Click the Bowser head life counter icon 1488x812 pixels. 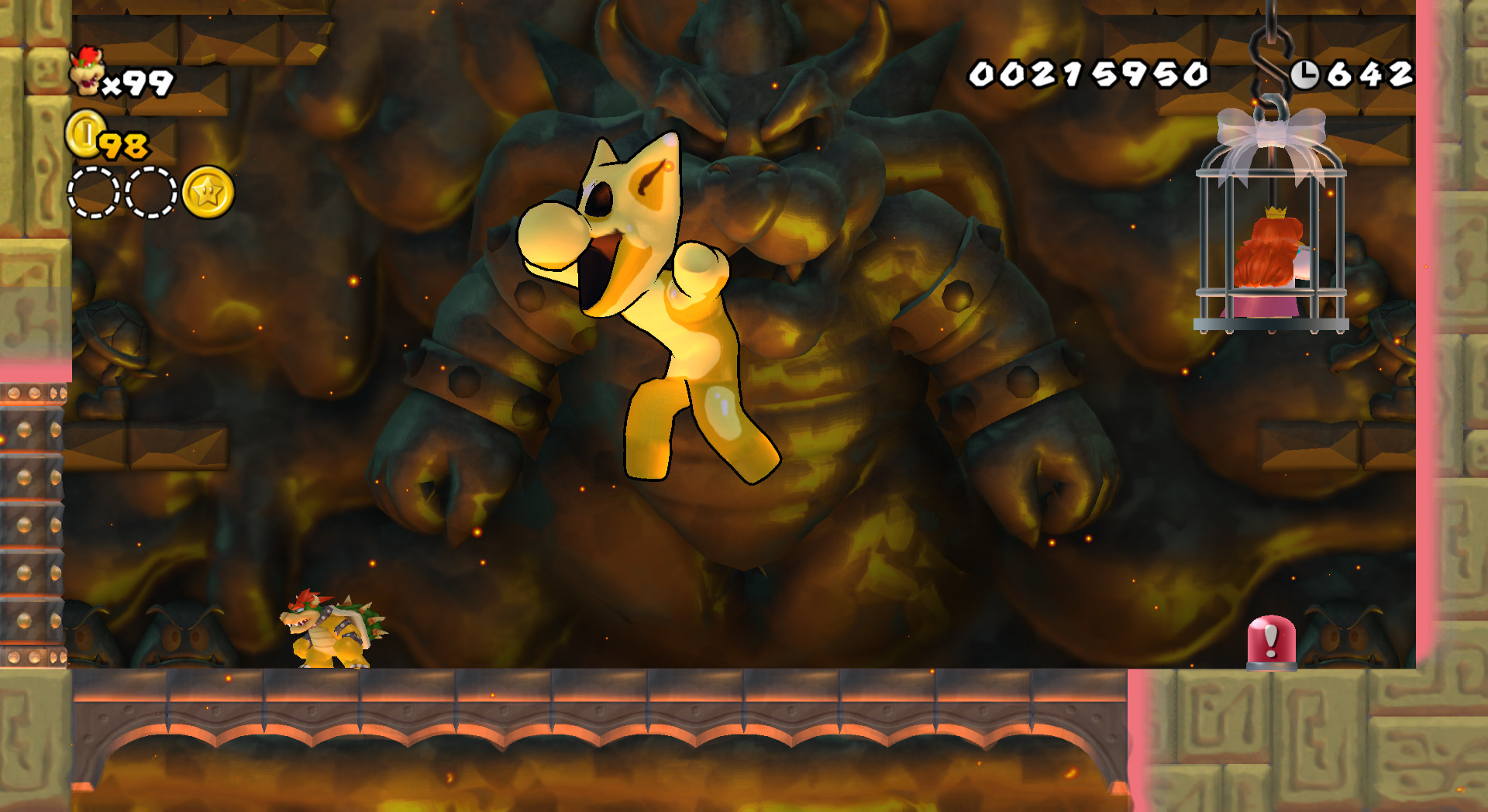(88, 71)
